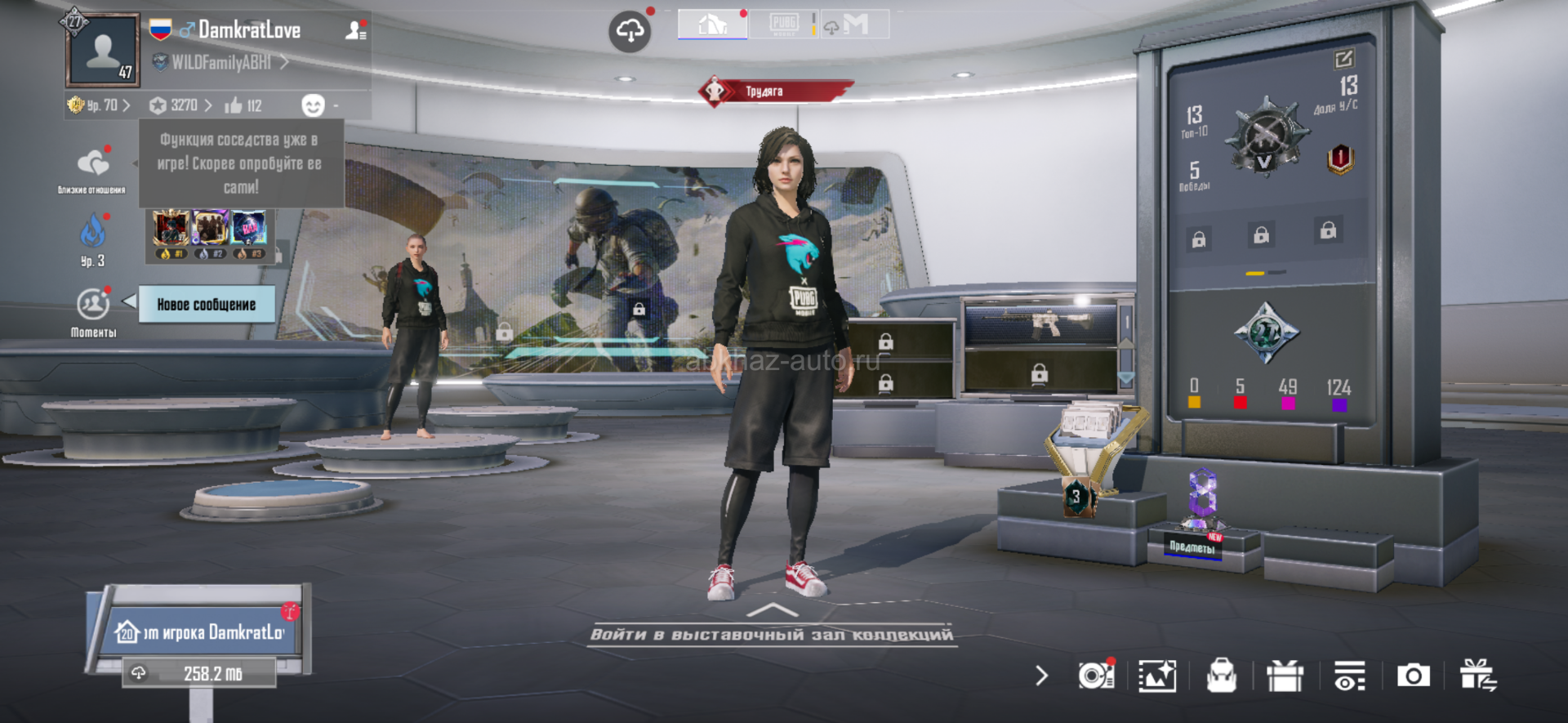
Task: Open the gift exchange icon
Action: click(x=1478, y=676)
